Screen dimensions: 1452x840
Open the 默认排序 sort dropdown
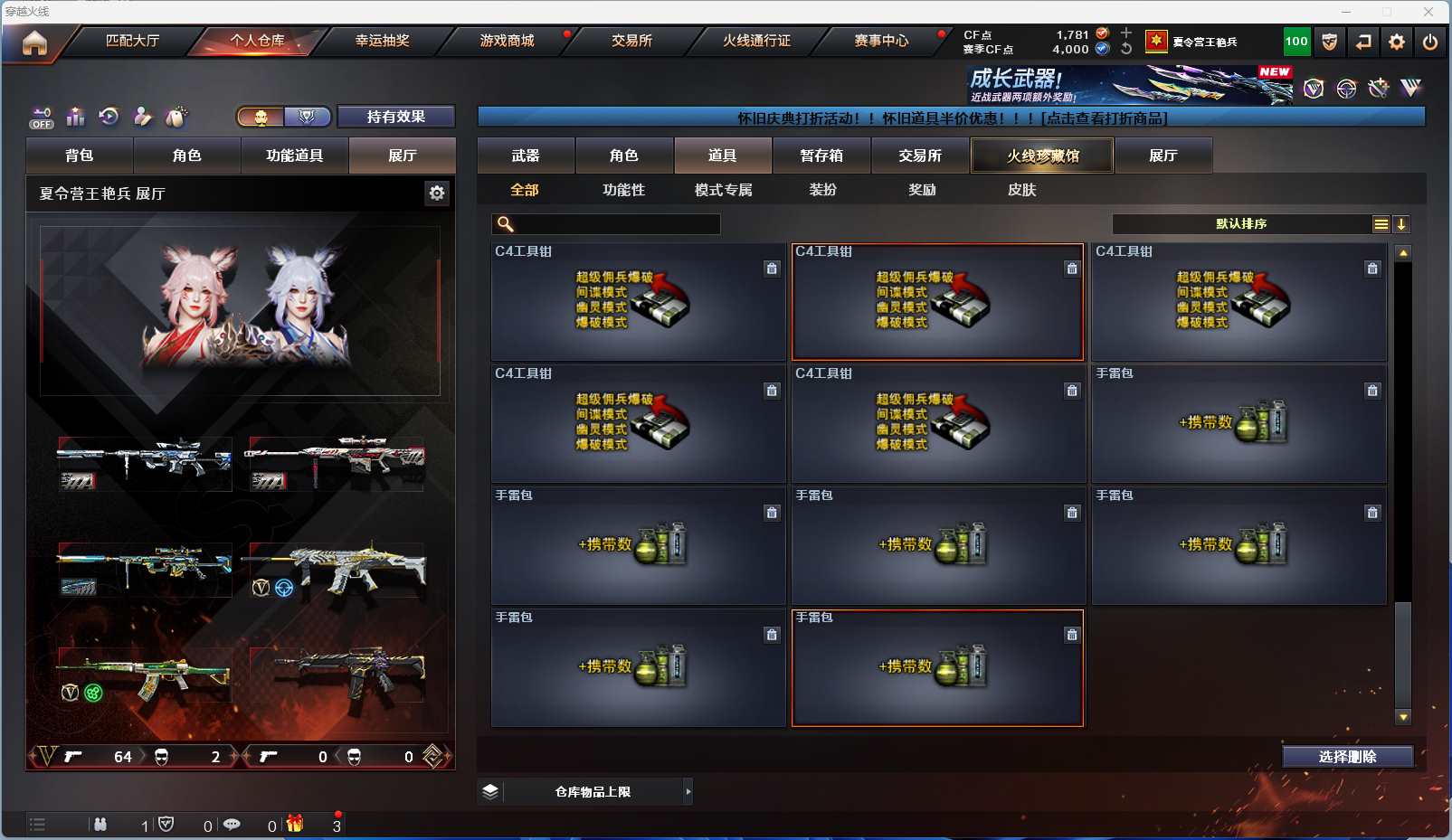point(1241,224)
